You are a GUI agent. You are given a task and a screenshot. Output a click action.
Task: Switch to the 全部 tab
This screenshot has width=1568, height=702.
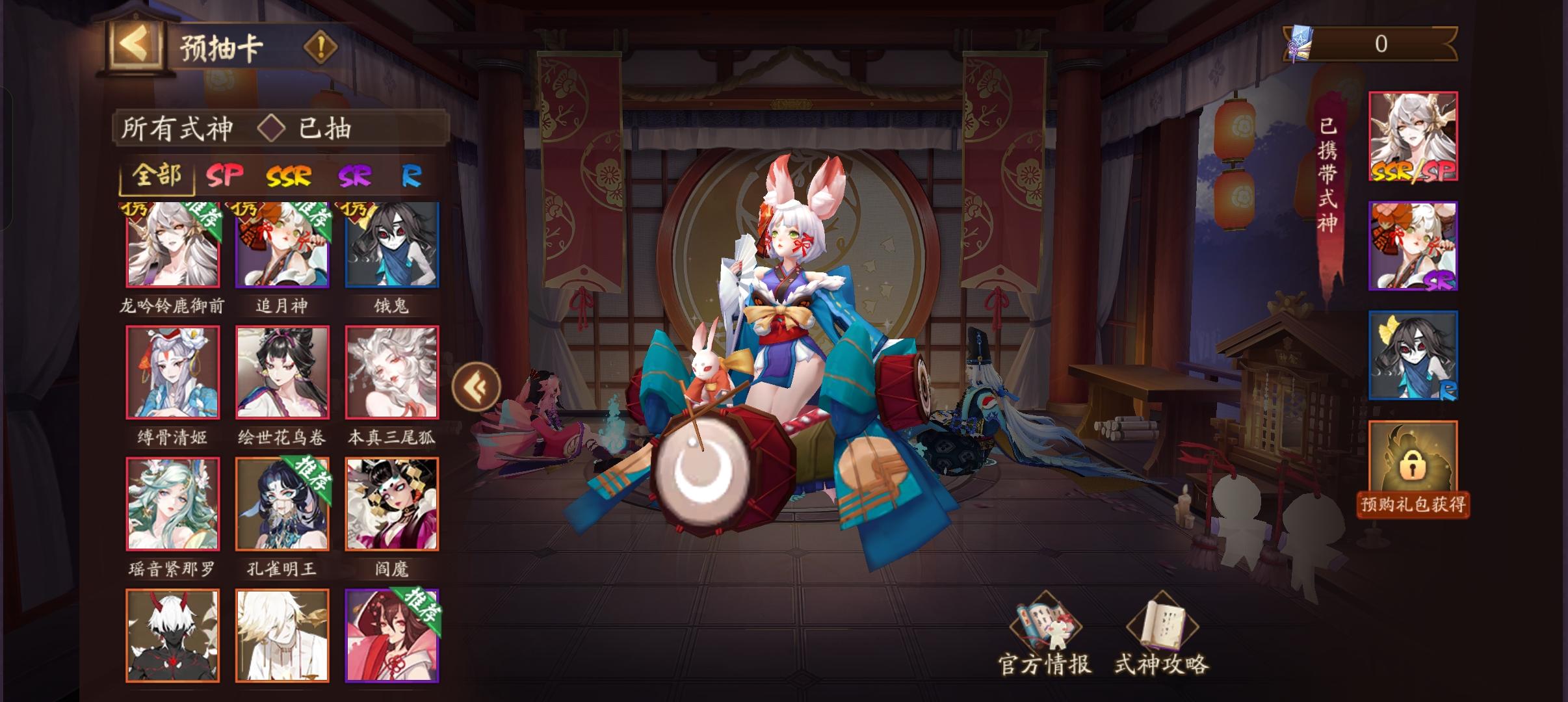coord(158,176)
